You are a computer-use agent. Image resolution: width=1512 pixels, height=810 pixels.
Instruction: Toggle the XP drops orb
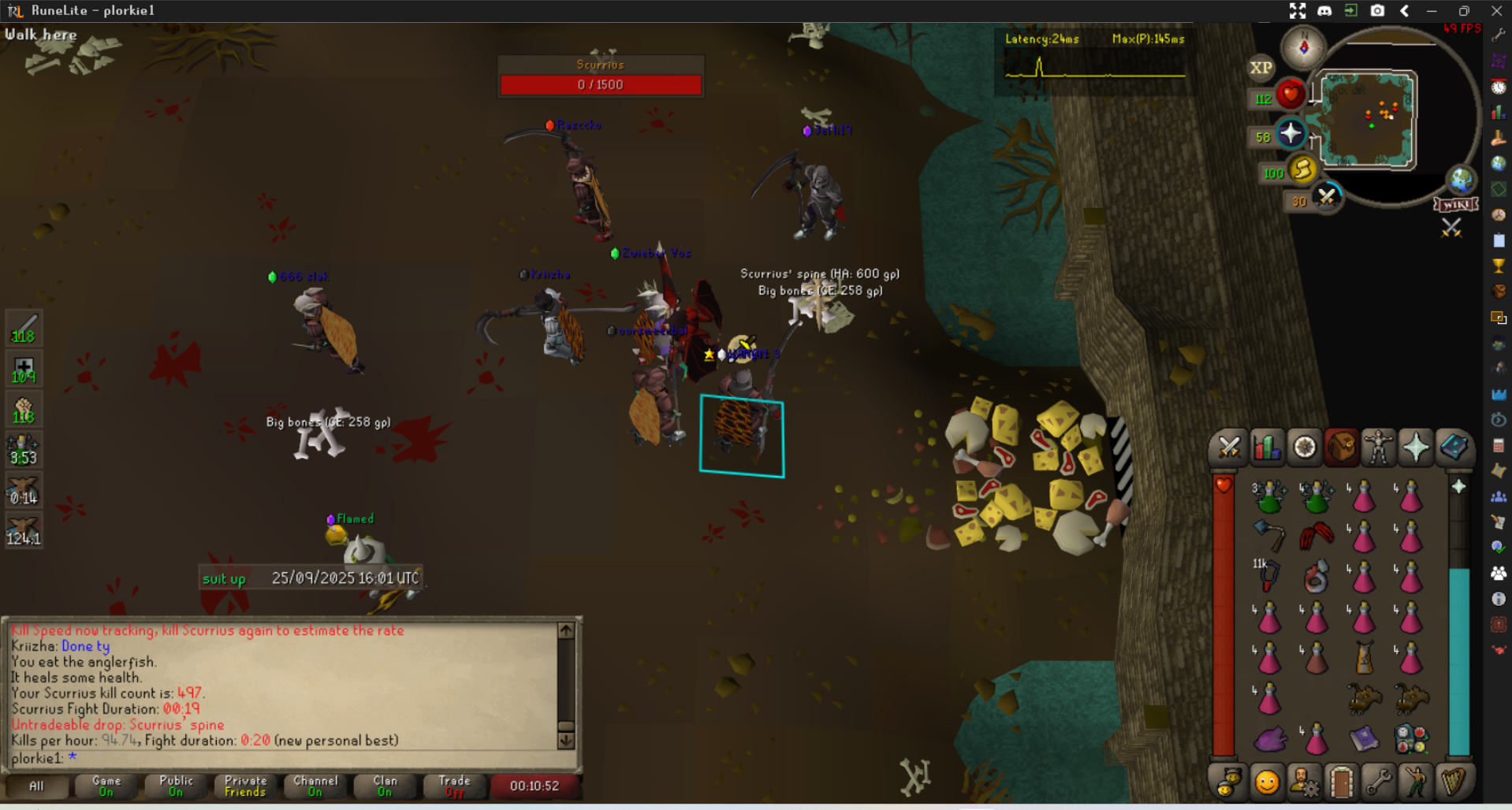1261,68
